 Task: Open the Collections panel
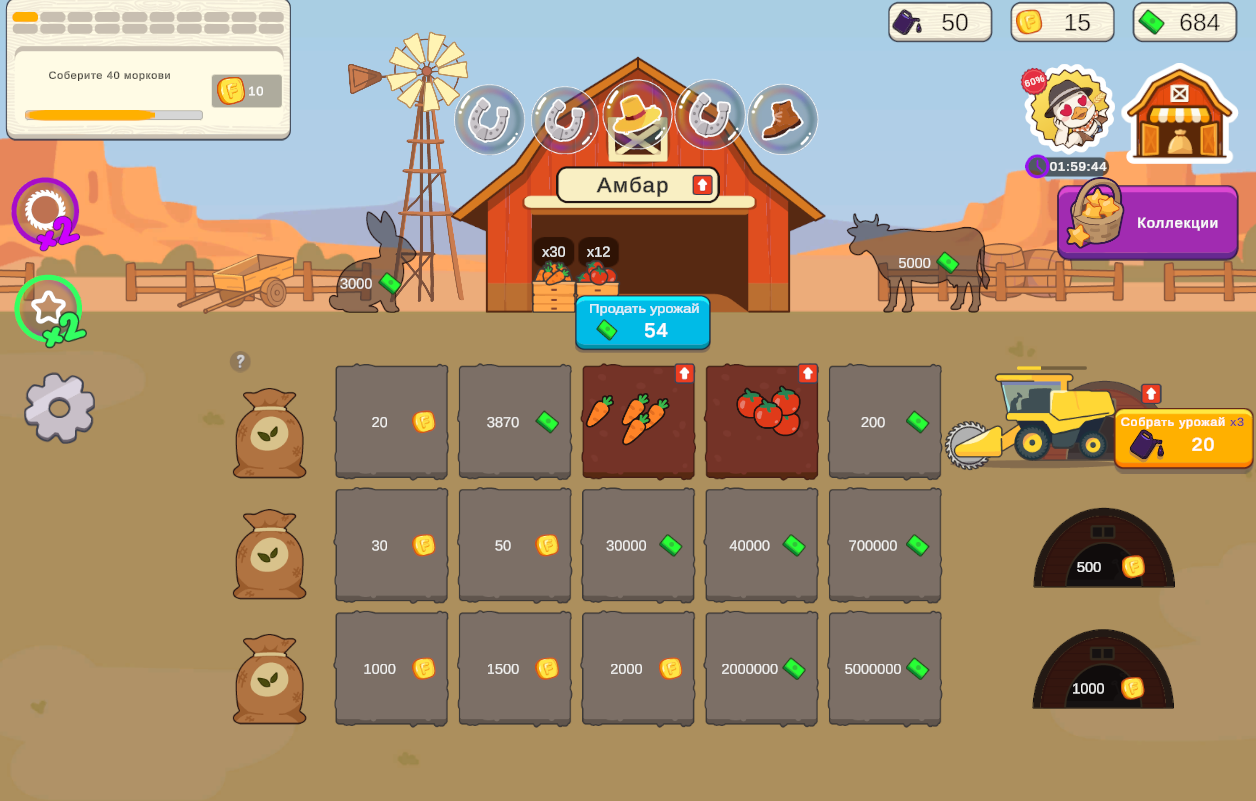pyautogui.click(x=1148, y=222)
